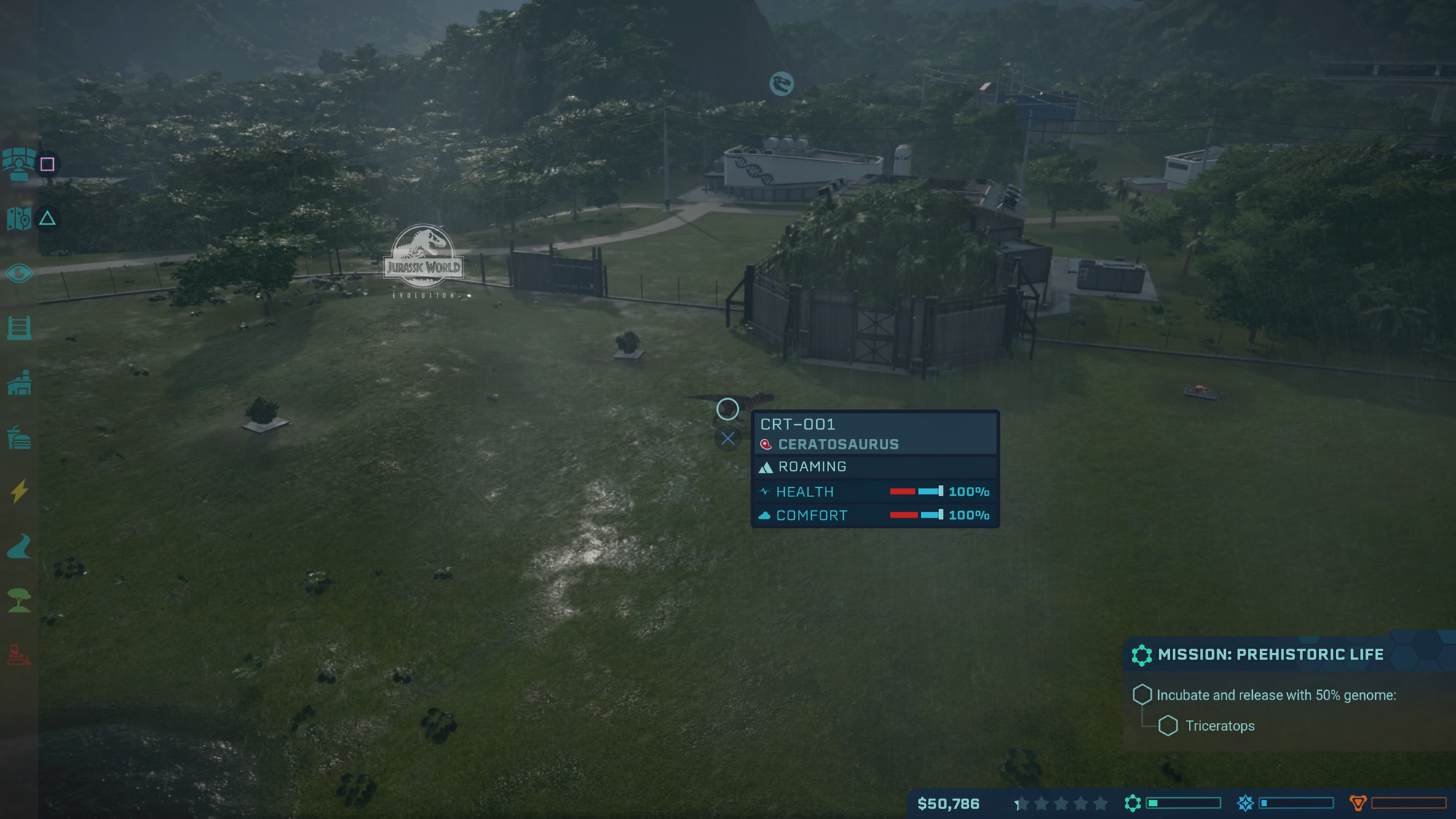Select the enclosure fence build icon

(20, 329)
